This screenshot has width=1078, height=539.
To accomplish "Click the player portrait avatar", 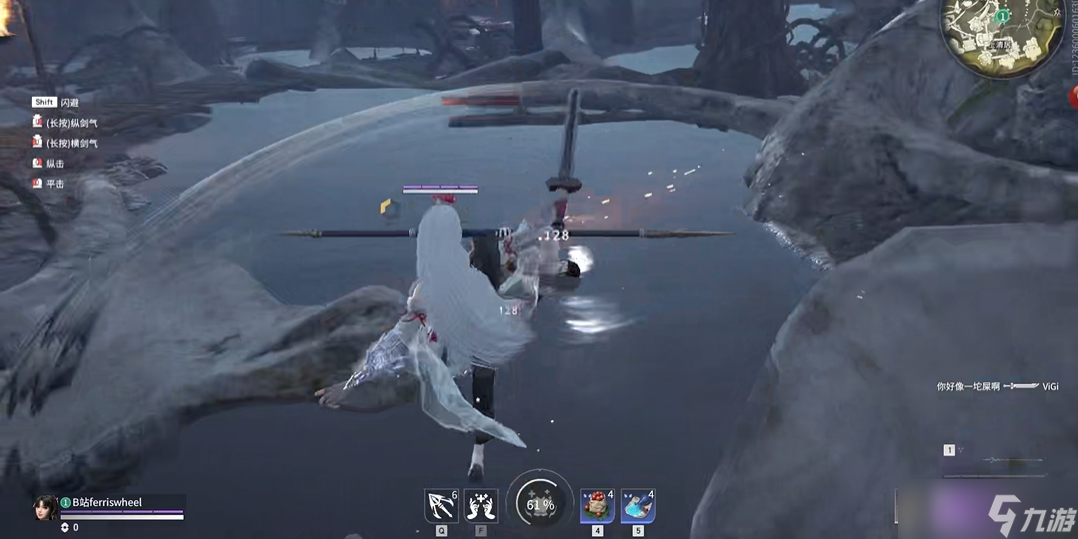I will [46, 507].
